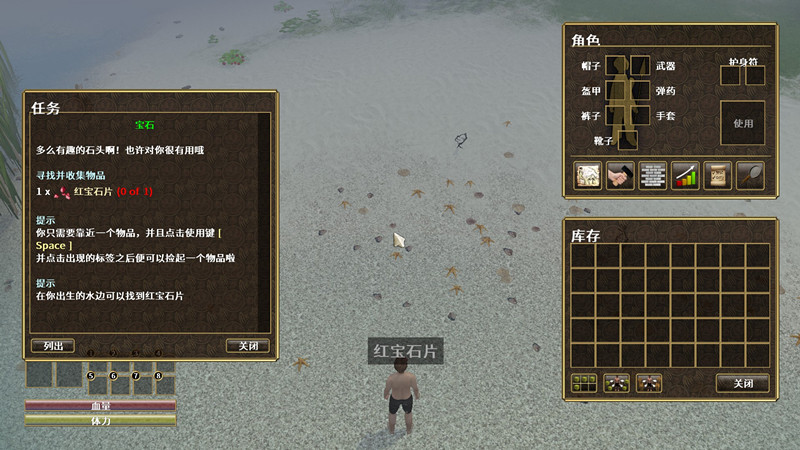The width and height of the screenshot is (800, 450).
Task: Select the ammo (弹药) equipment slot
Action: (641, 91)
